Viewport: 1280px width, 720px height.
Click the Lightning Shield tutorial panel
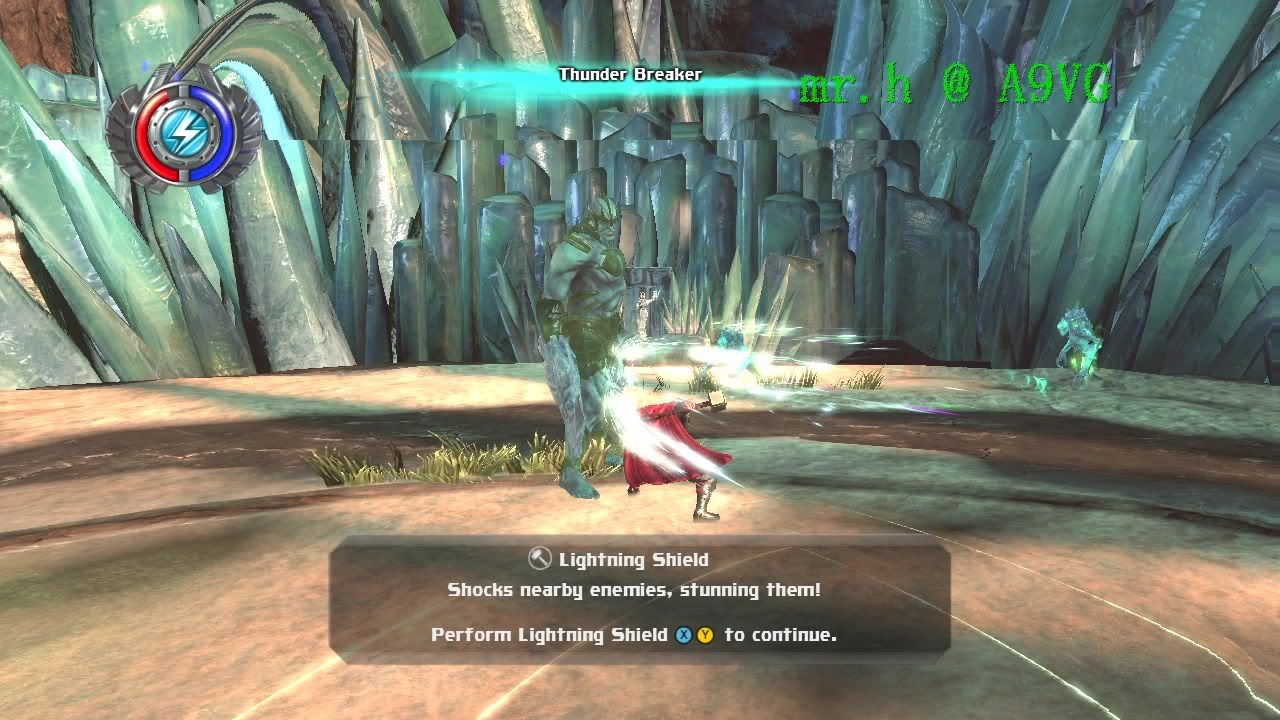pos(640,598)
